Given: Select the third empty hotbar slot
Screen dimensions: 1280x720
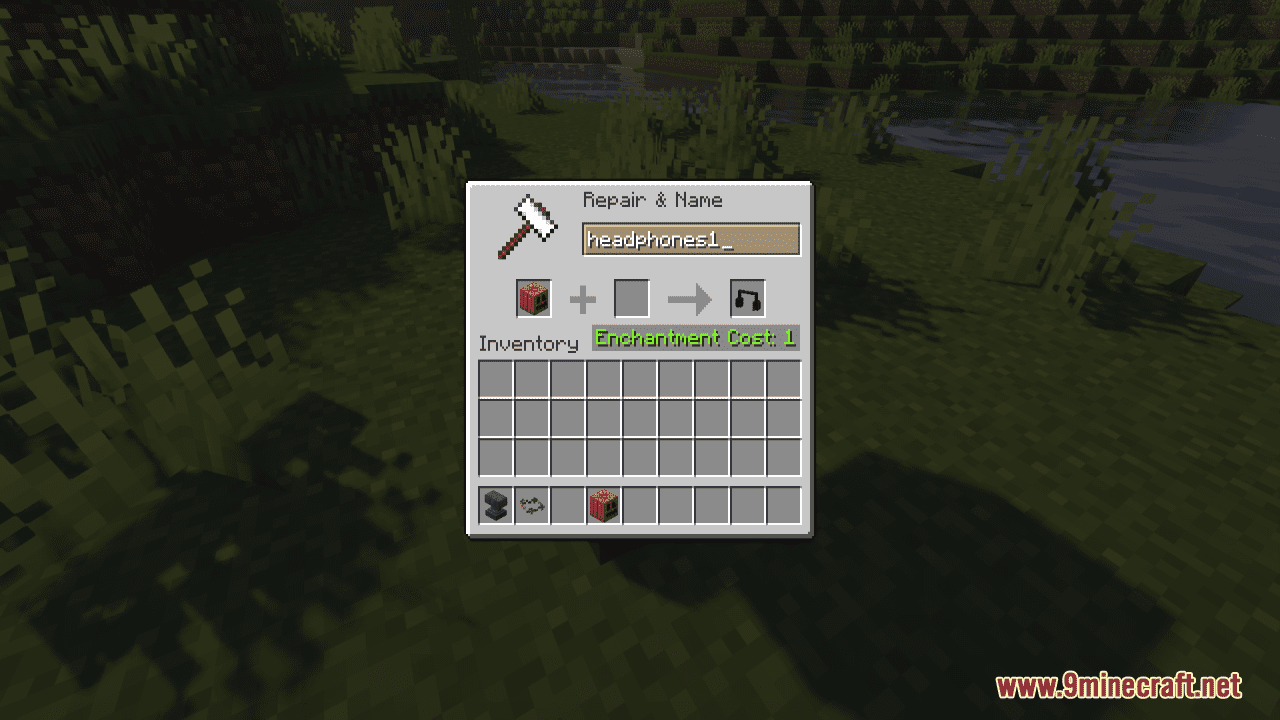Looking at the screenshot, I should coord(567,505).
